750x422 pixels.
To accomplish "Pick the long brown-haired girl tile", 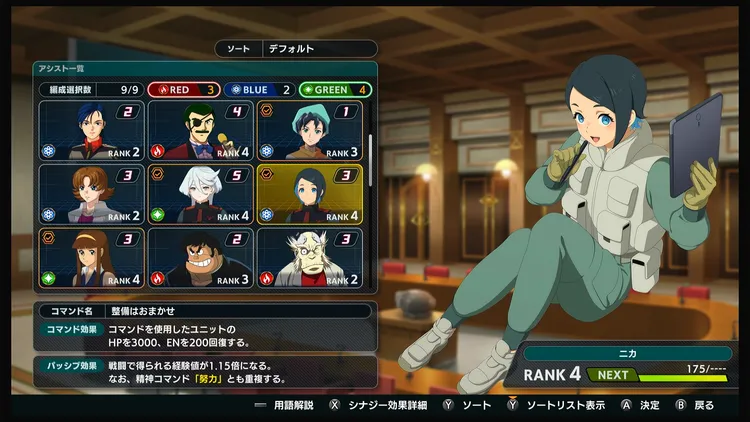I will coord(92,257).
